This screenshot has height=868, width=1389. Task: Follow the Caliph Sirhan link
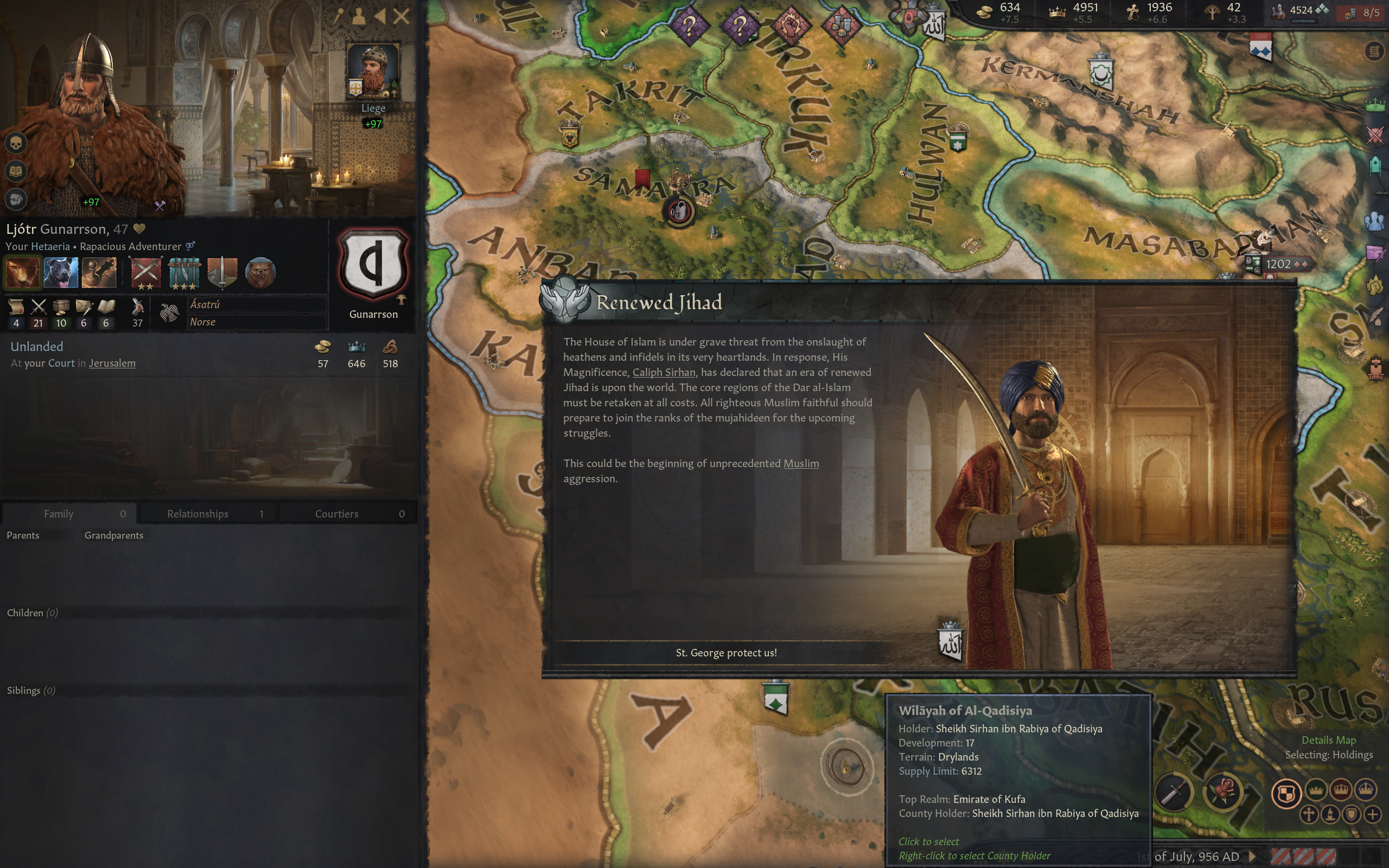pyautogui.click(x=664, y=372)
